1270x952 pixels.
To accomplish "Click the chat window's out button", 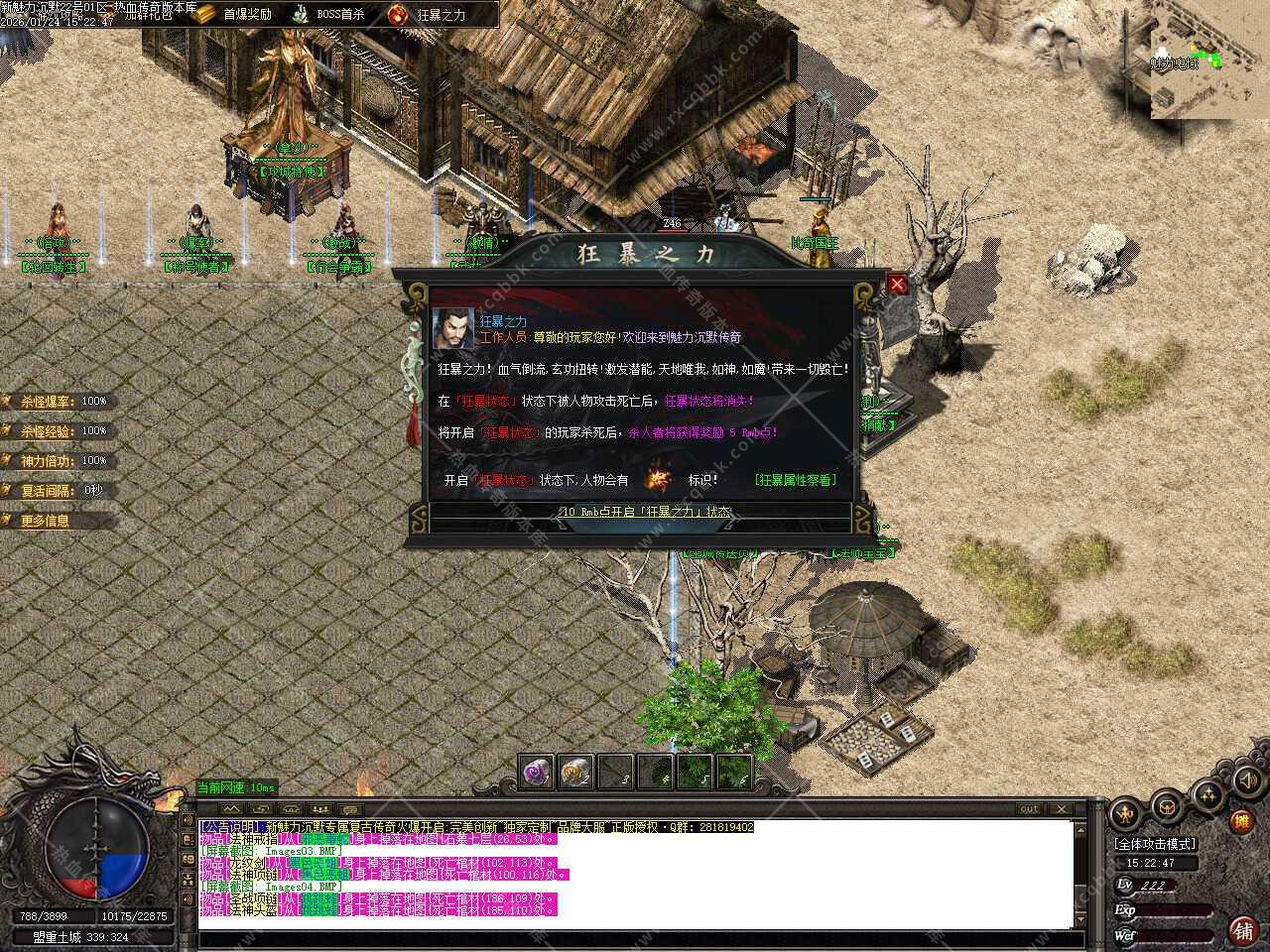I will 1030,809.
